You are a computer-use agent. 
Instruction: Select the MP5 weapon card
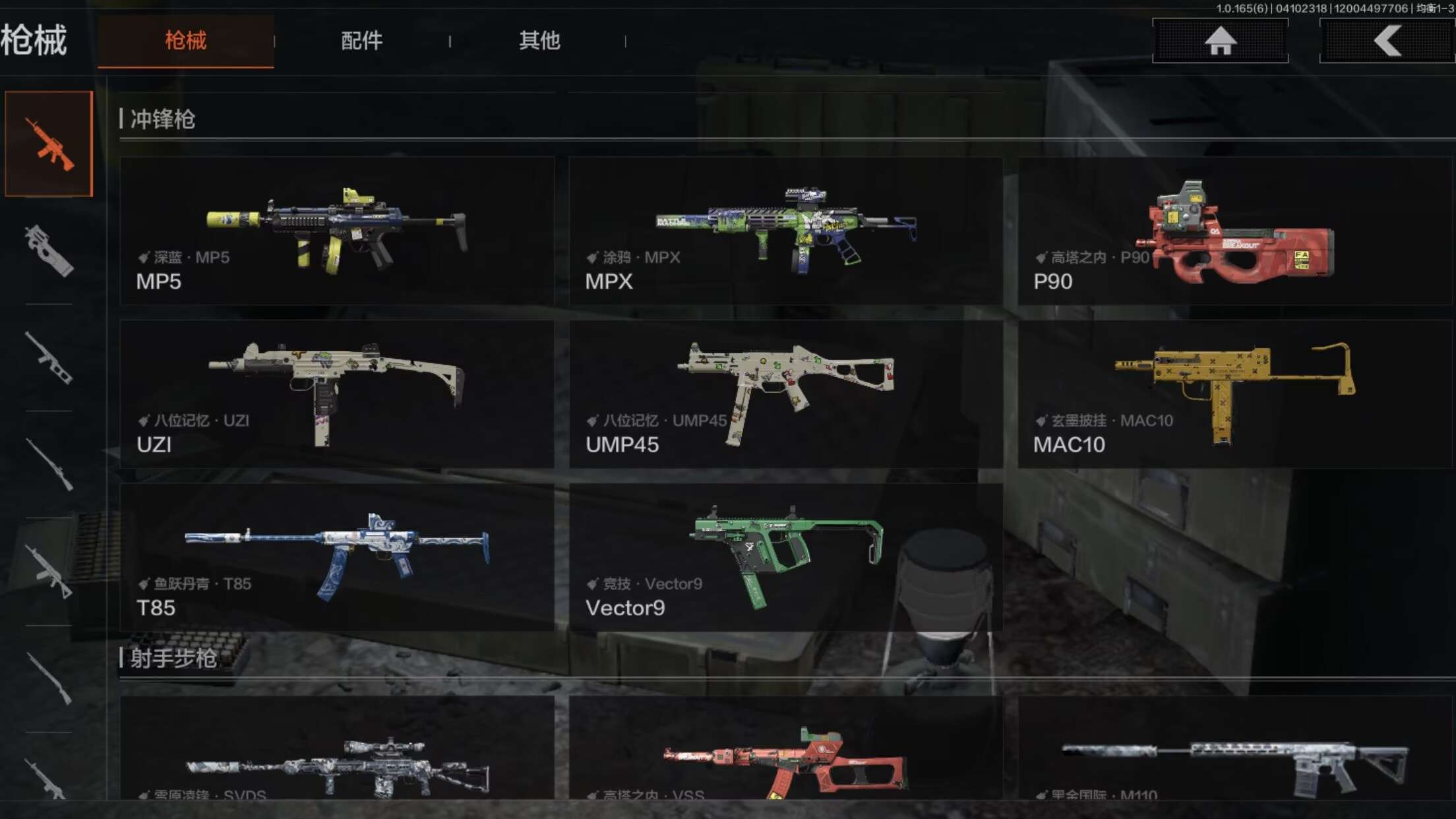337,231
